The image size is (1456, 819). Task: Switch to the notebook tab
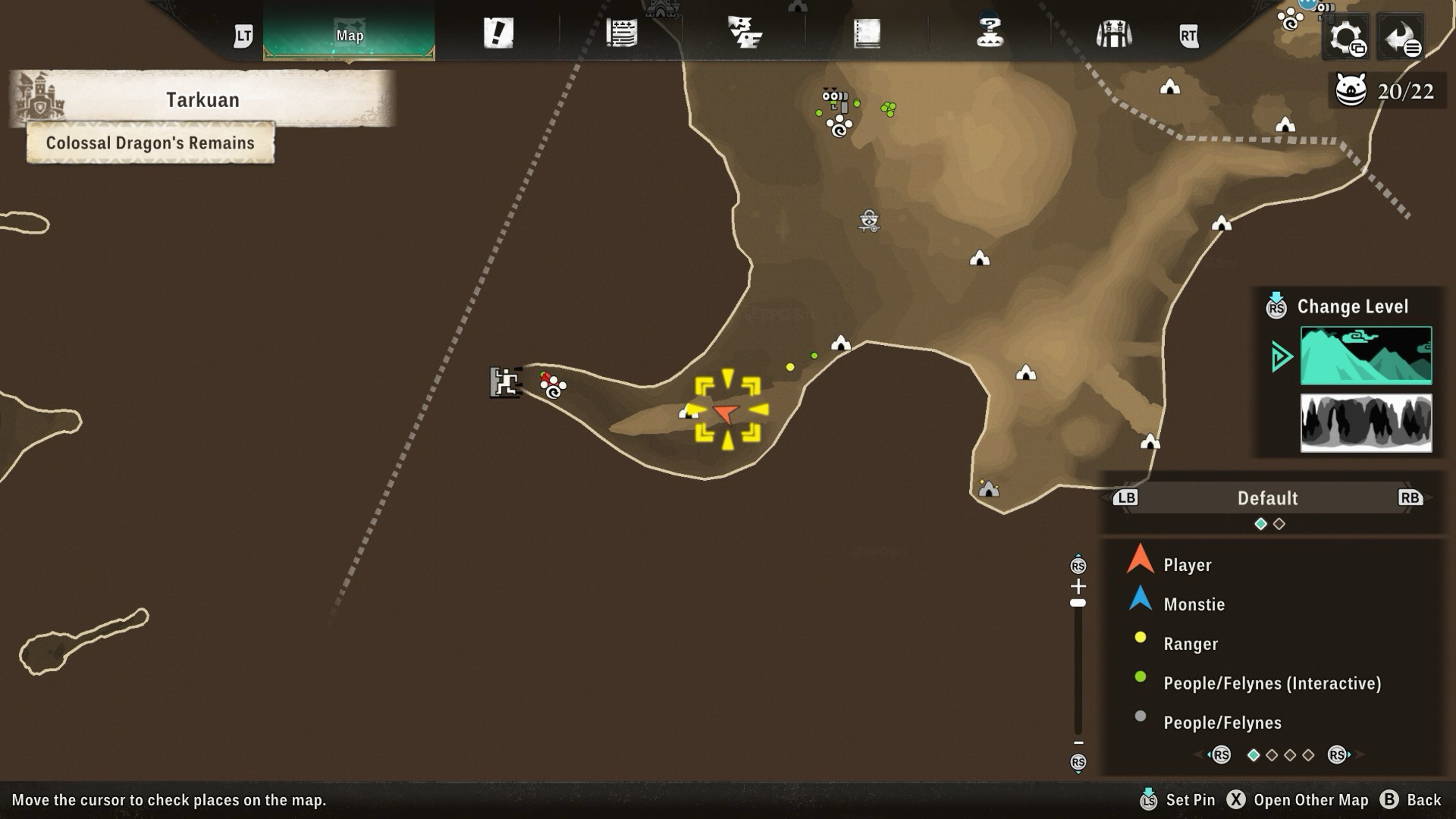(867, 33)
